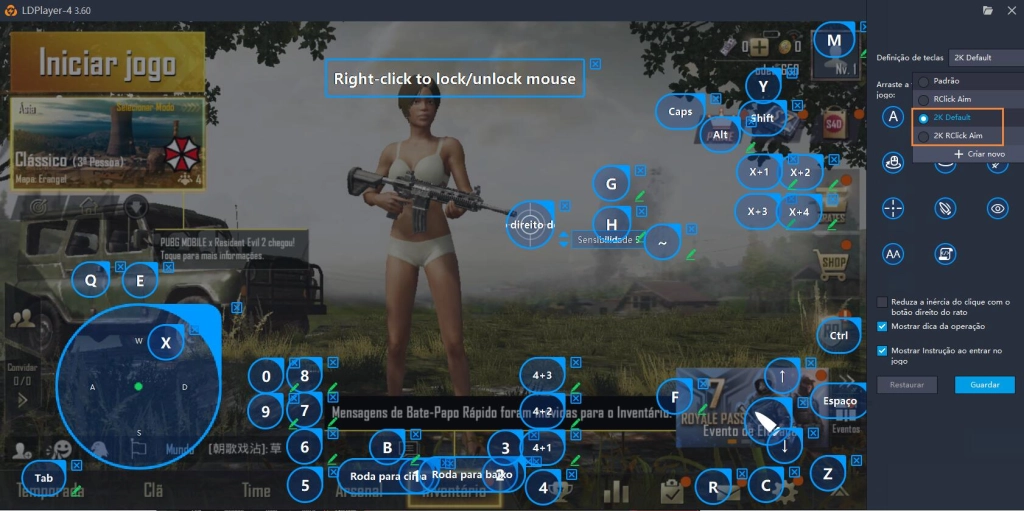Click the Caps key mapping bubble

(x=680, y=112)
